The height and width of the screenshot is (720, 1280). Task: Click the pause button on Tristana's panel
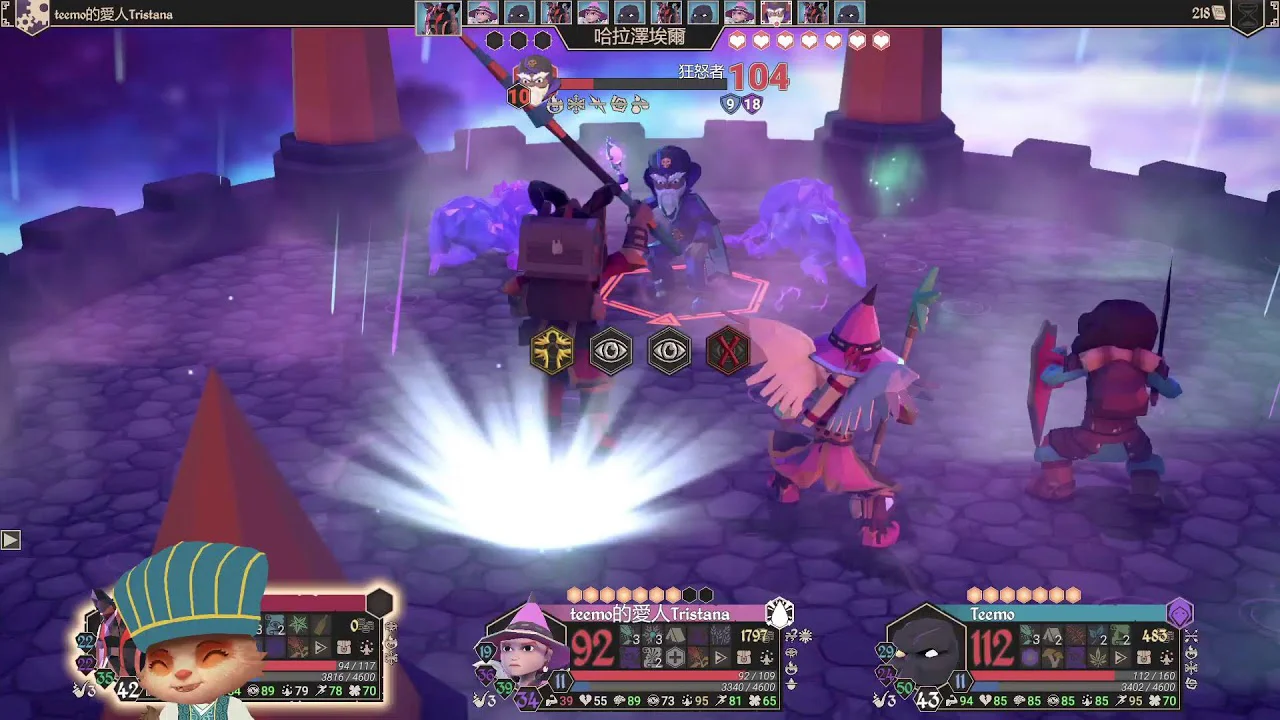click(x=561, y=682)
